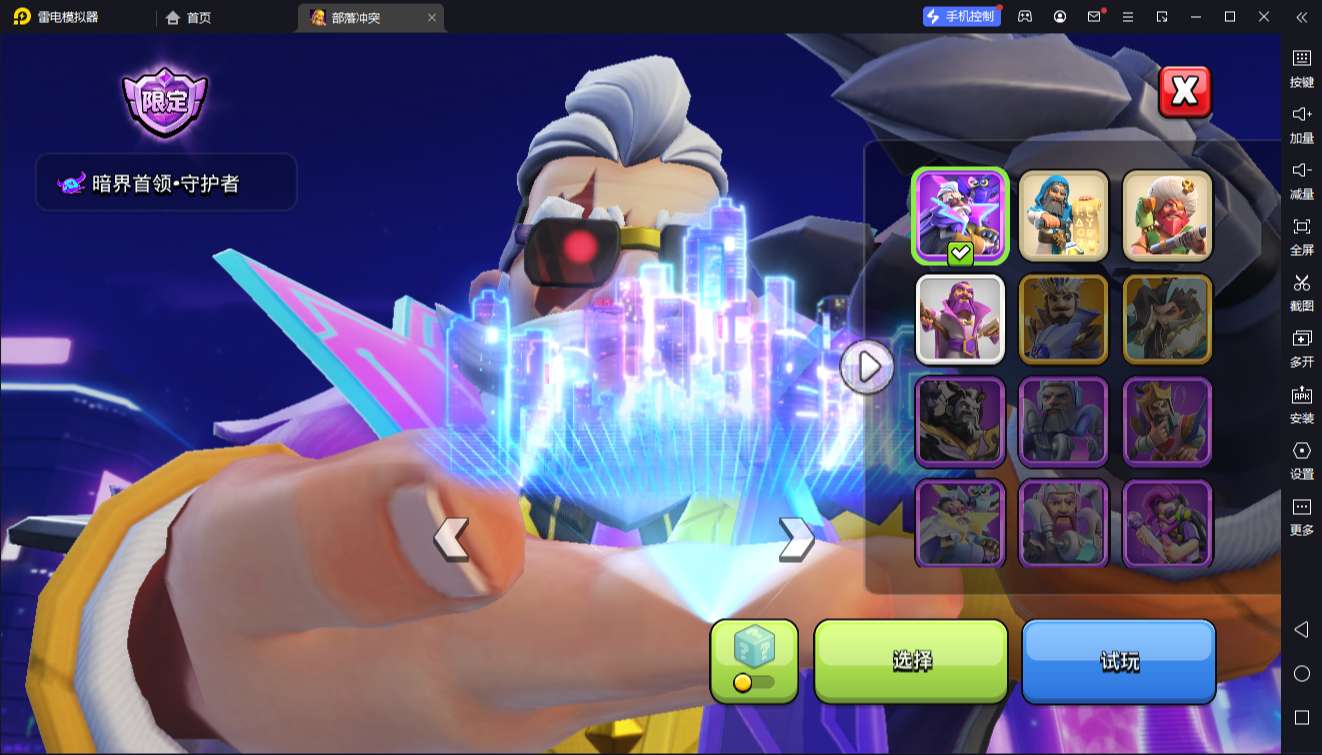Select the crowned warden skin in red outfit

coord(1167,421)
